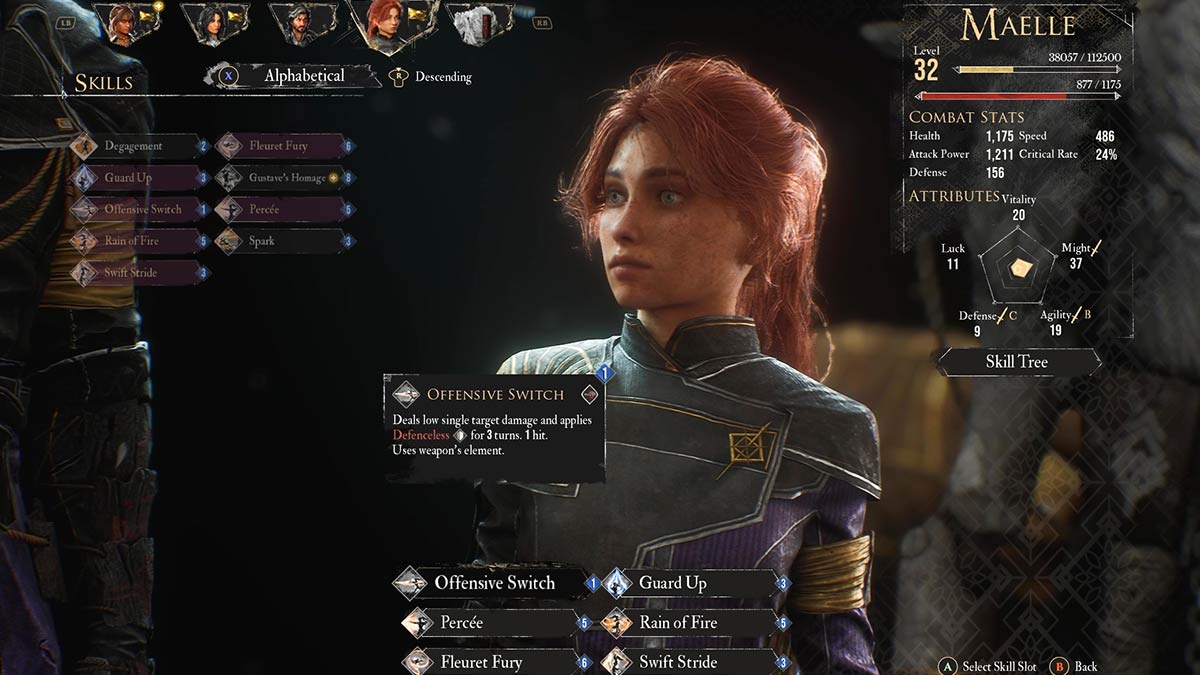Select Fleuret Fury in the upper Skills list
The image size is (1200, 675).
coord(278,146)
